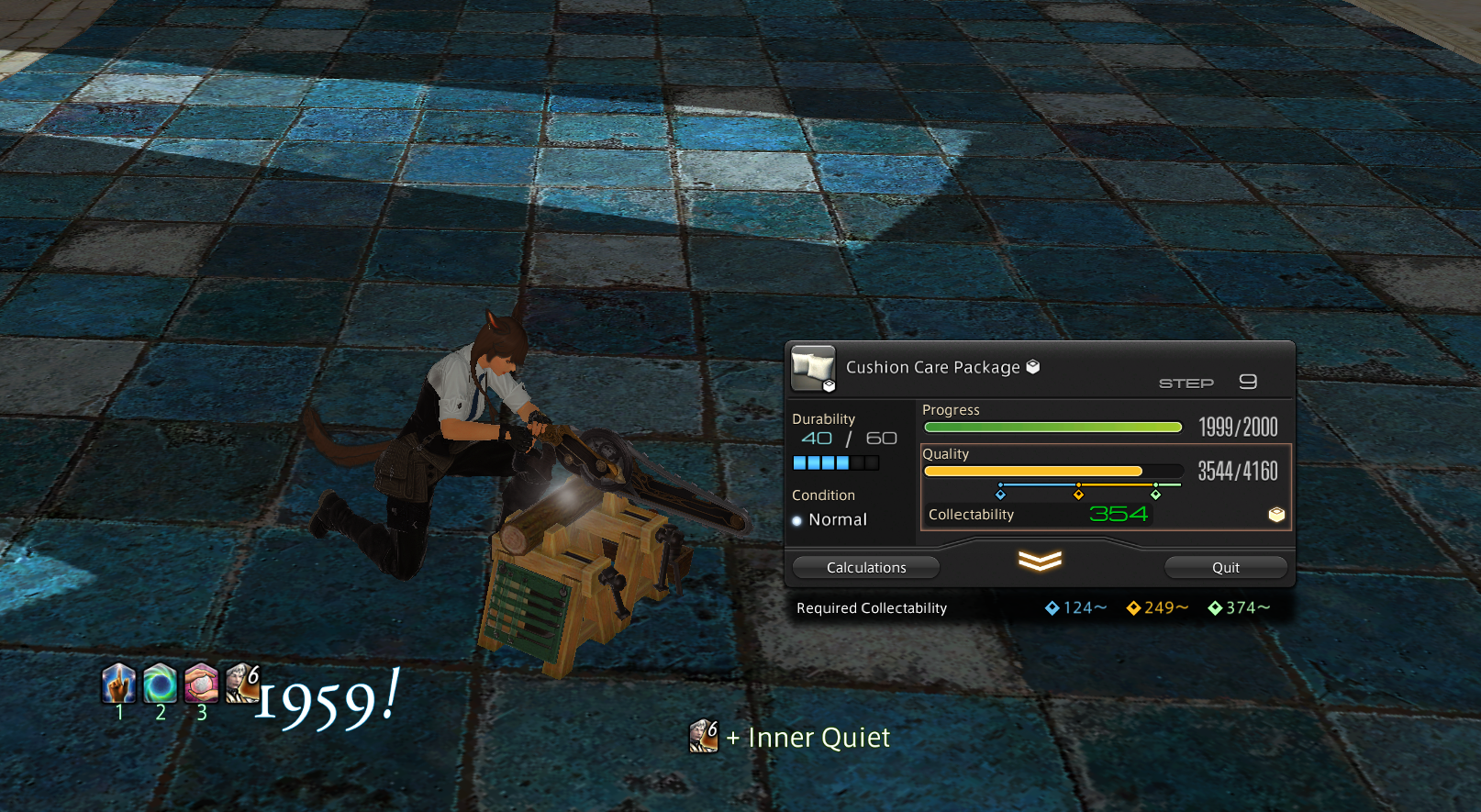The width and height of the screenshot is (1481, 812).
Task: Click the green 374~ diamond on Required Collectability
Action: point(1215,607)
